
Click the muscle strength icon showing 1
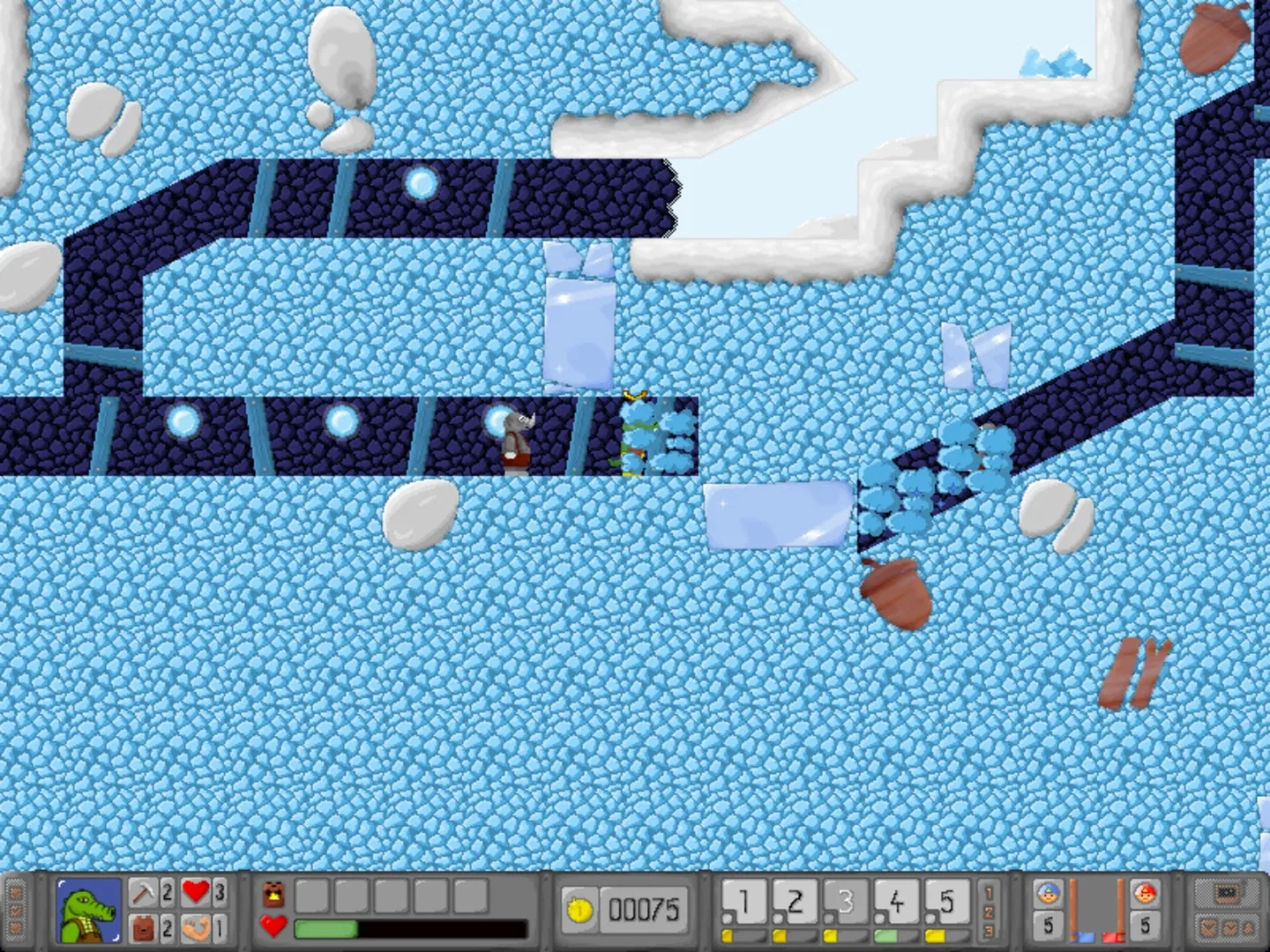pos(197,927)
